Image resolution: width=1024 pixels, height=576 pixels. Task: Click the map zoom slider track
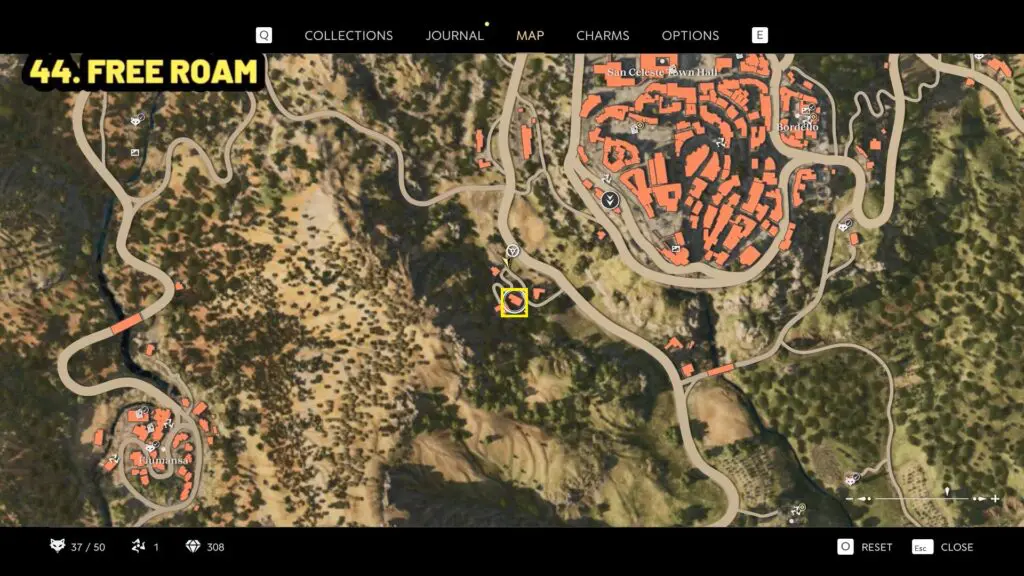pos(920,498)
